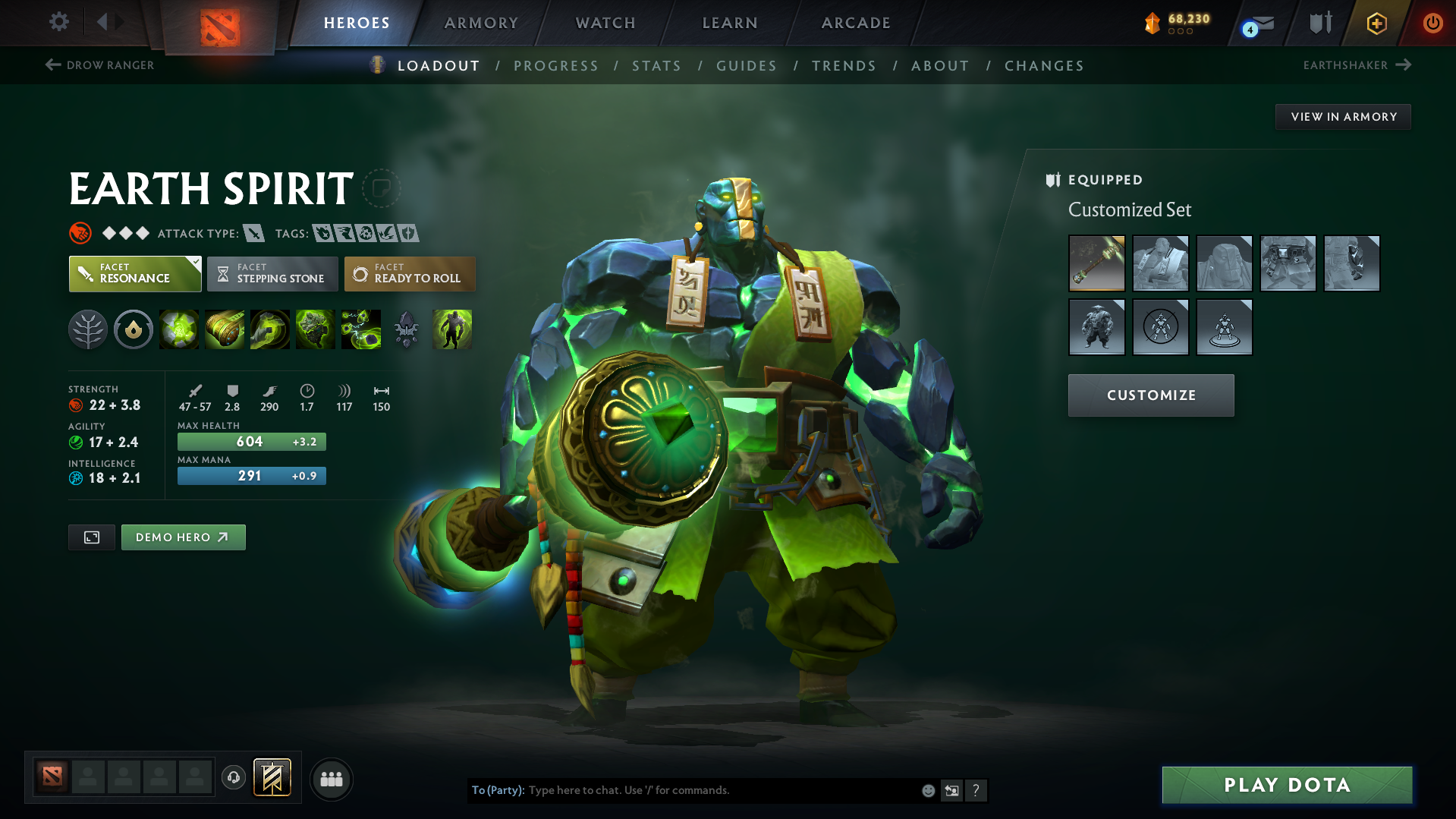The height and width of the screenshot is (819, 1456).
Task: Navigate back to Drow Ranger
Action: (x=99, y=65)
